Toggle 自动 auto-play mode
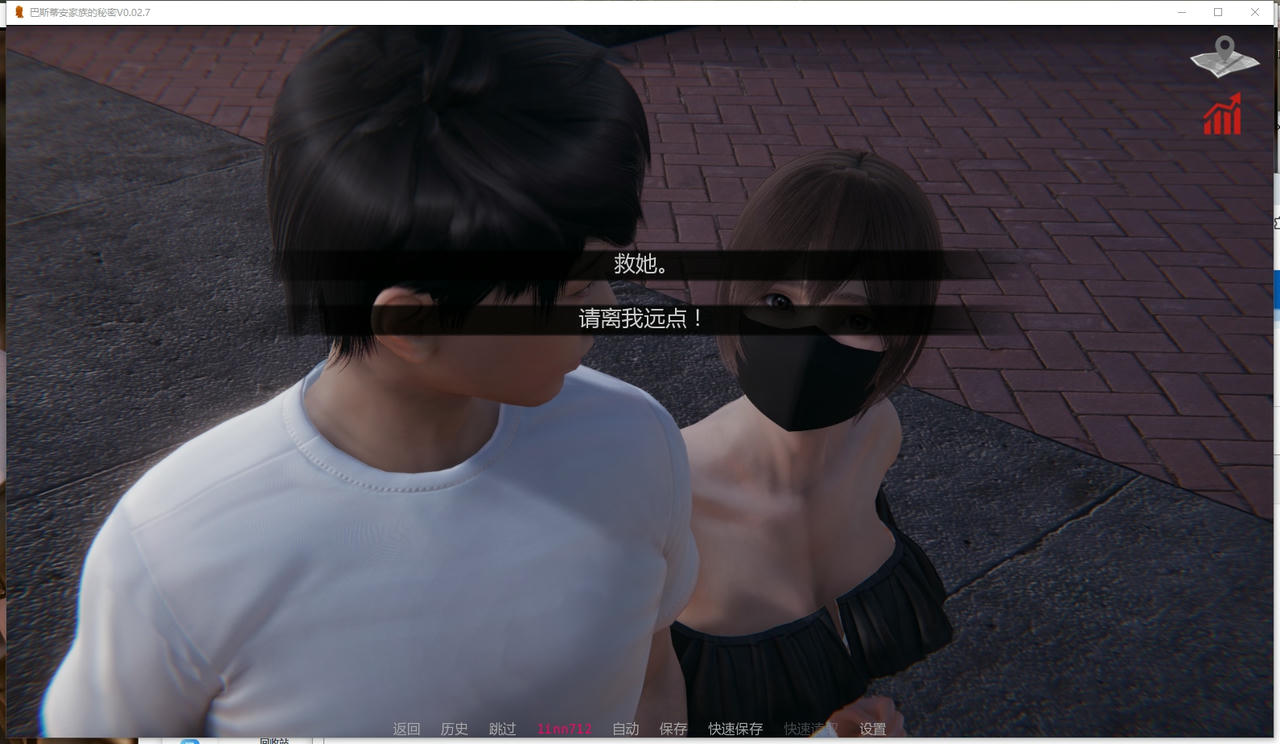 point(624,729)
